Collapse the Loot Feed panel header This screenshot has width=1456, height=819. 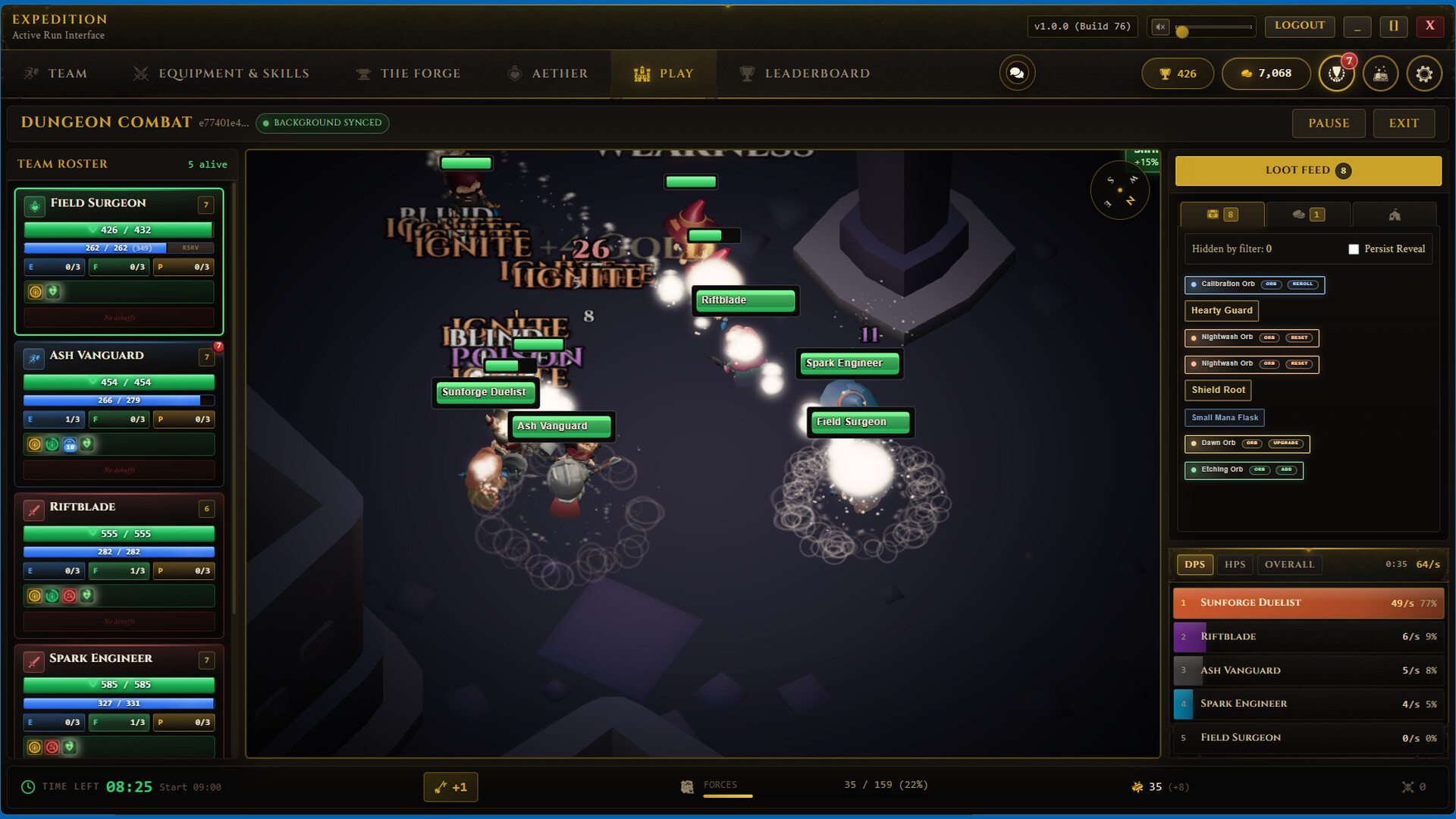[1307, 171]
